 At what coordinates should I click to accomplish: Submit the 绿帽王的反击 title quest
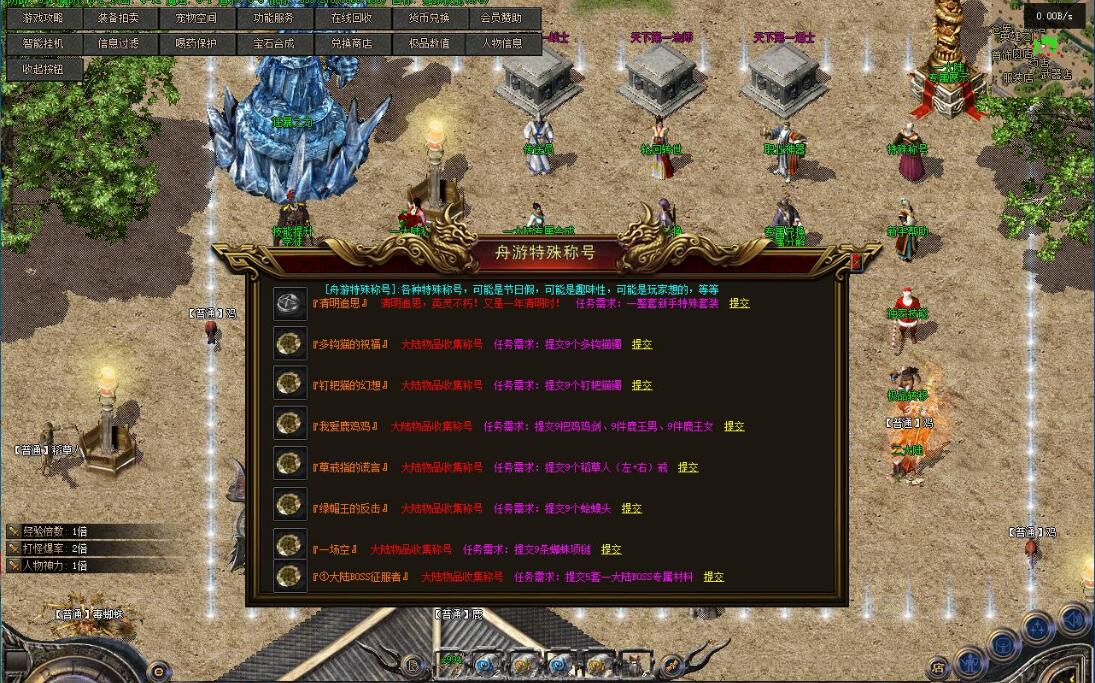click(631, 508)
